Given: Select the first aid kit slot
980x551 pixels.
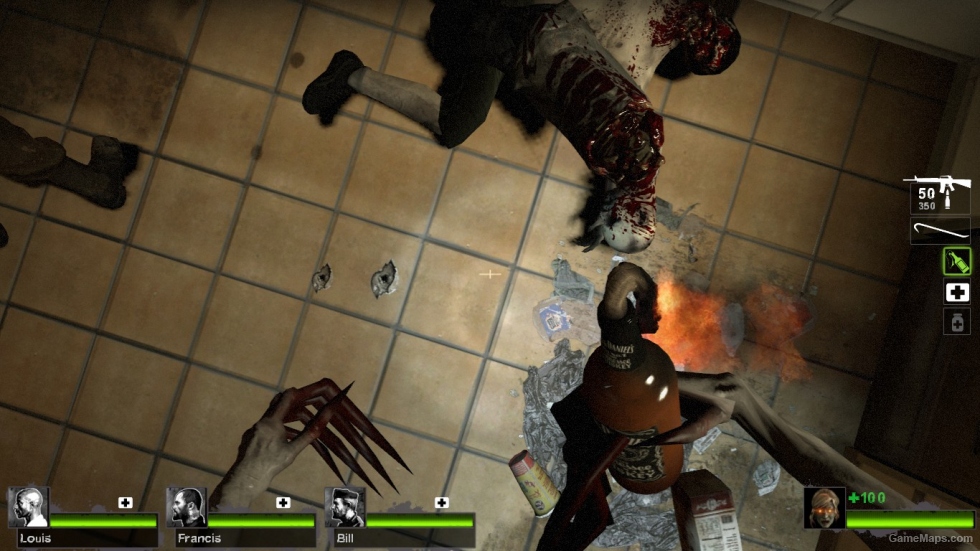Looking at the screenshot, I should pos(956,292).
